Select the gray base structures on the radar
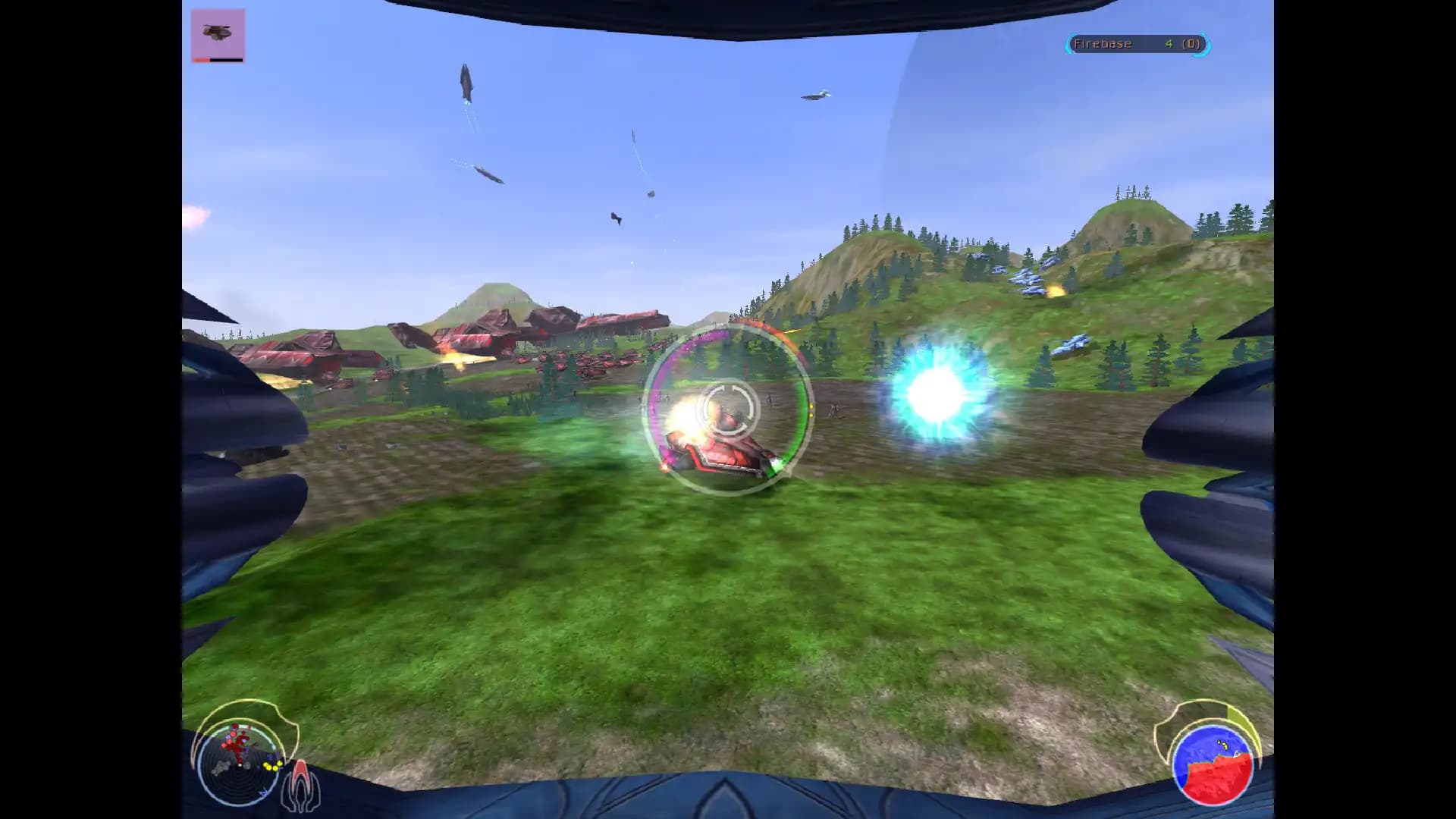 tap(221, 767)
